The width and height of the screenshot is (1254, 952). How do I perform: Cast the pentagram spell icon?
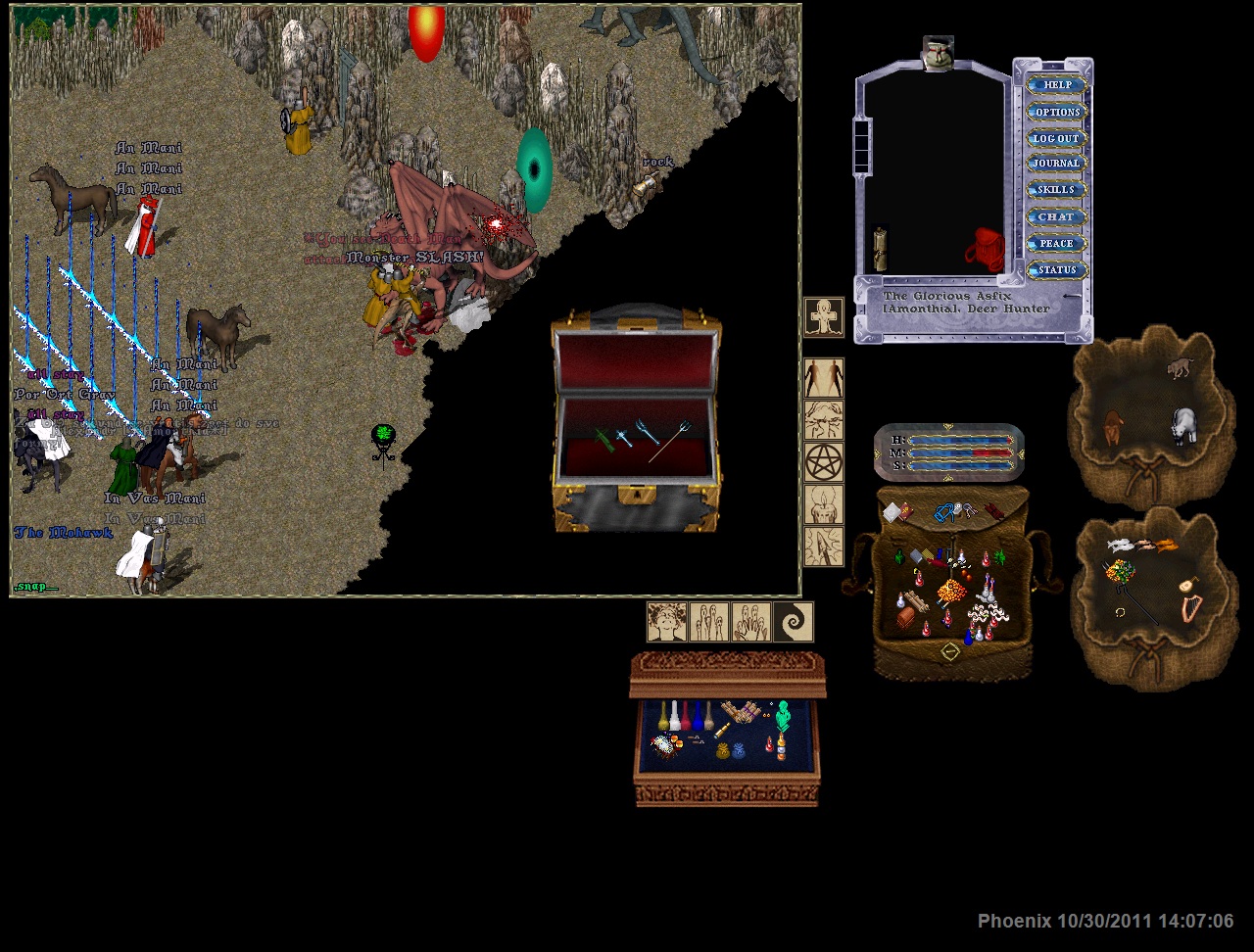click(823, 461)
